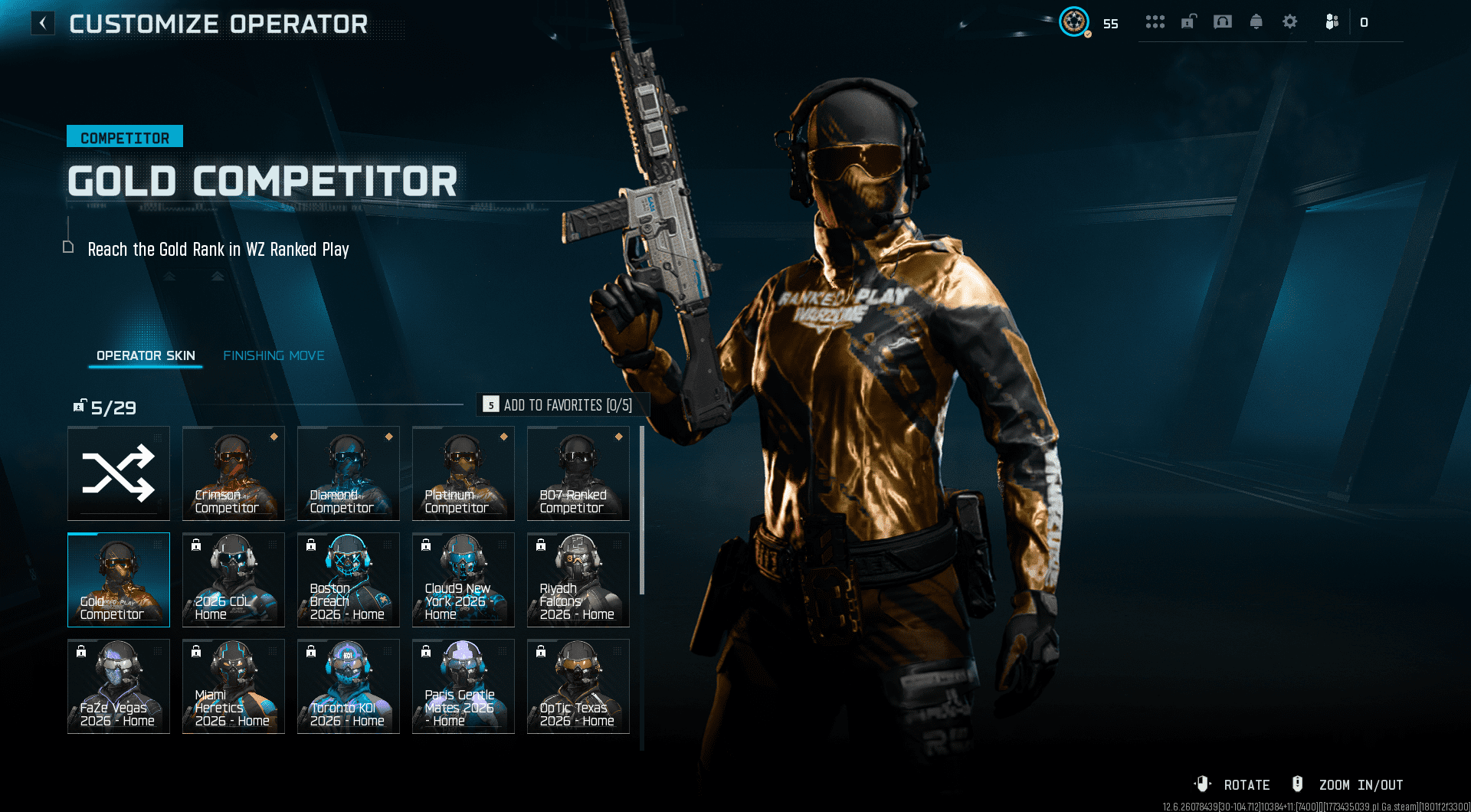Pick the Toronto KOI 2026 Home skin
Viewport: 1471px width, 812px height.
(349, 686)
